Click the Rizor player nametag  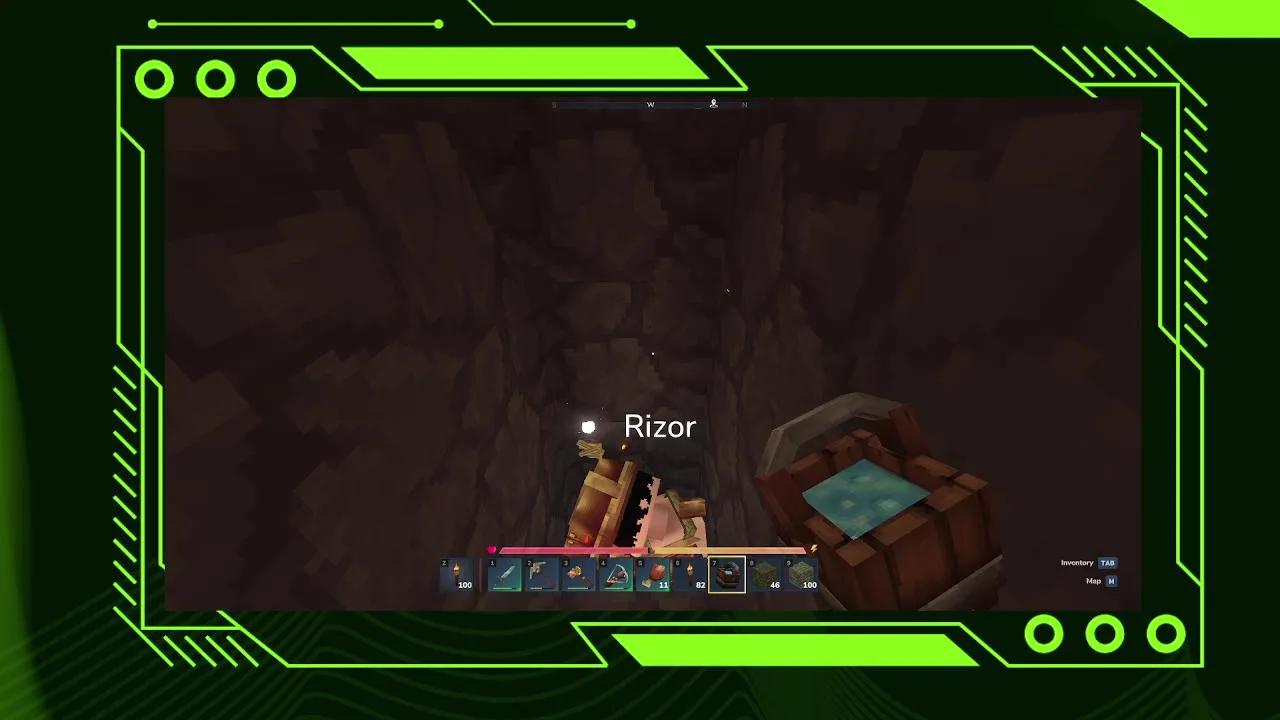660,427
